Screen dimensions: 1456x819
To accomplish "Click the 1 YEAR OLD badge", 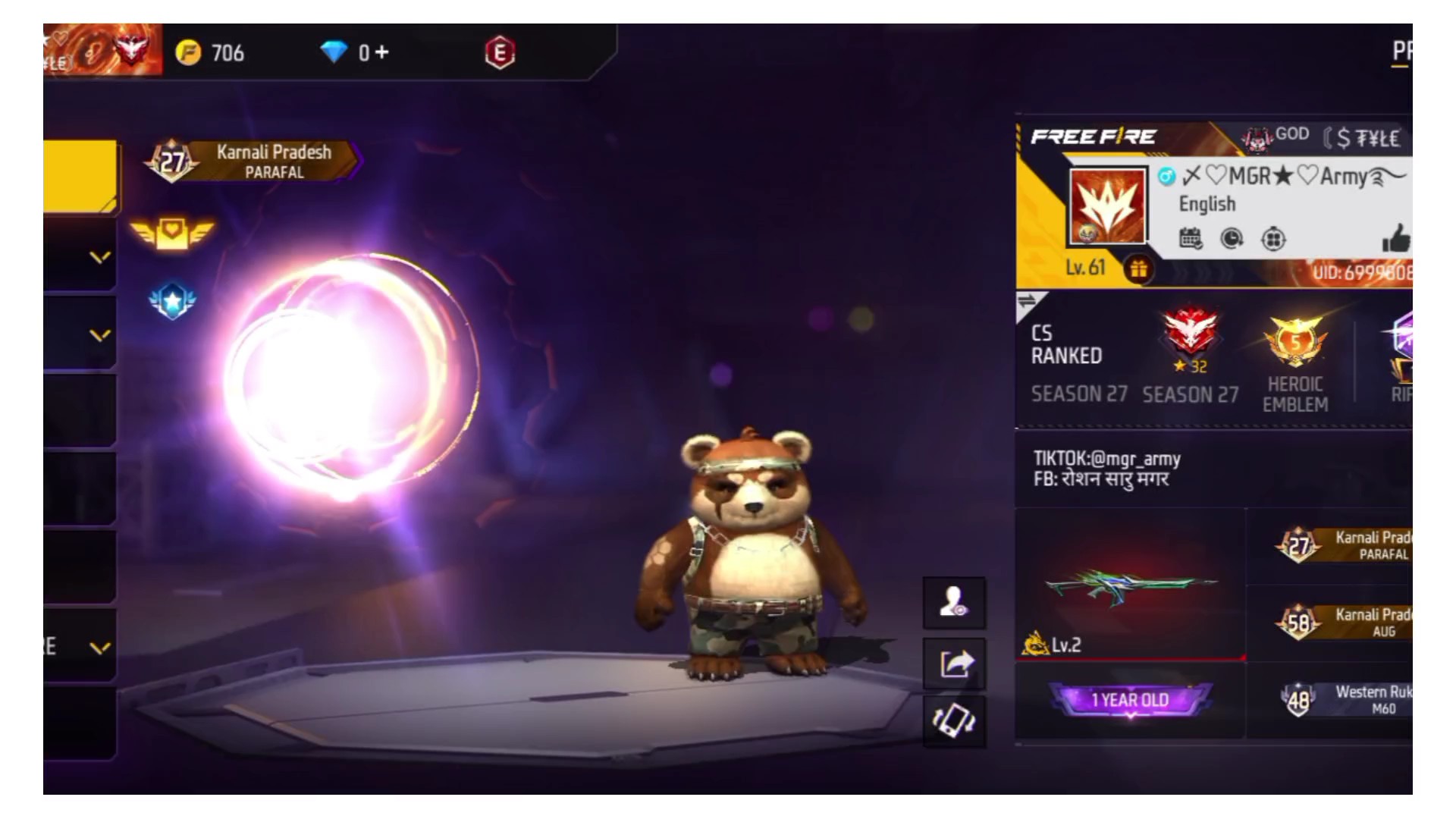I will [x=1130, y=699].
